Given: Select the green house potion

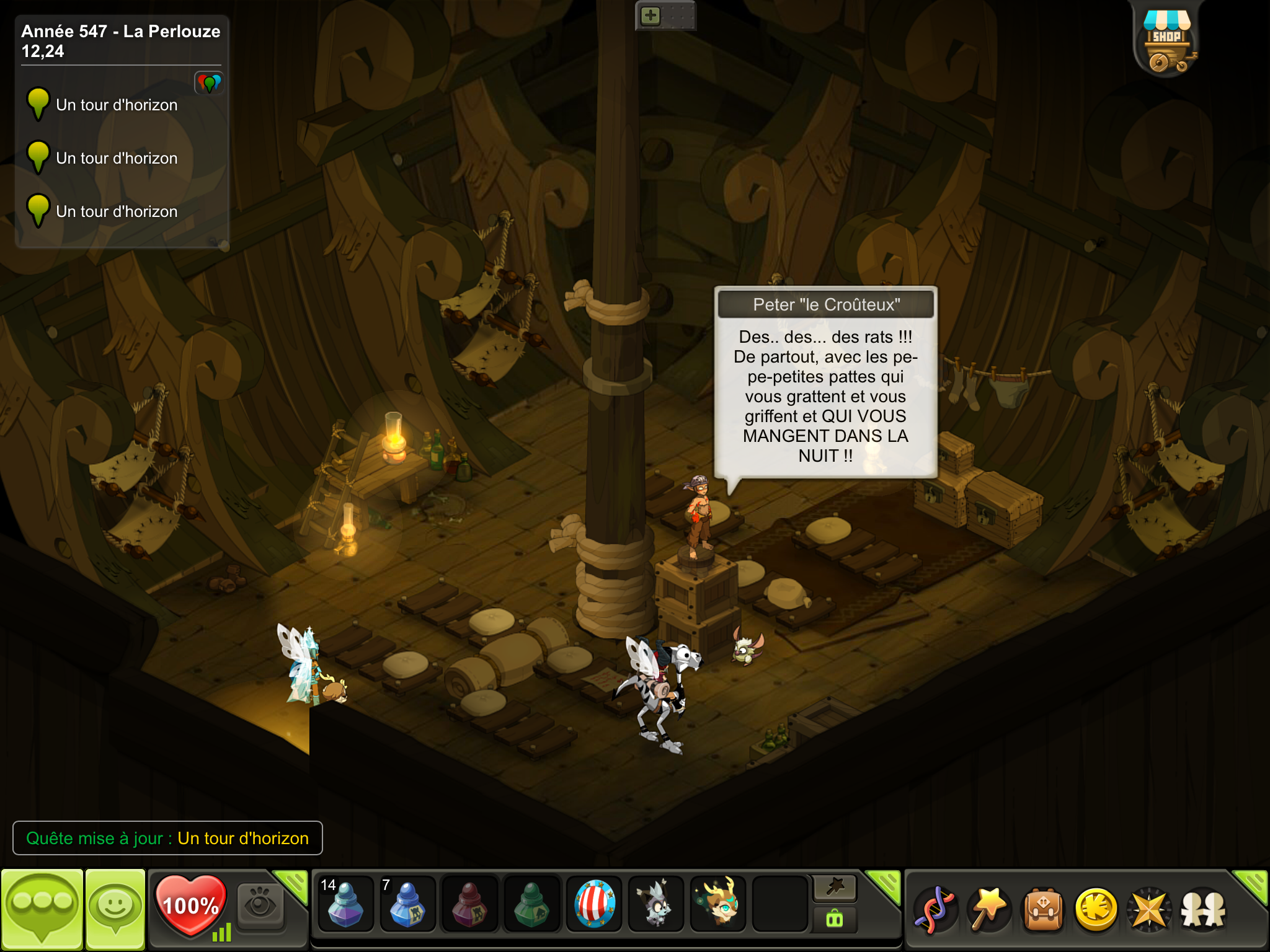Looking at the screenshot, I should (x=531, y=904).
